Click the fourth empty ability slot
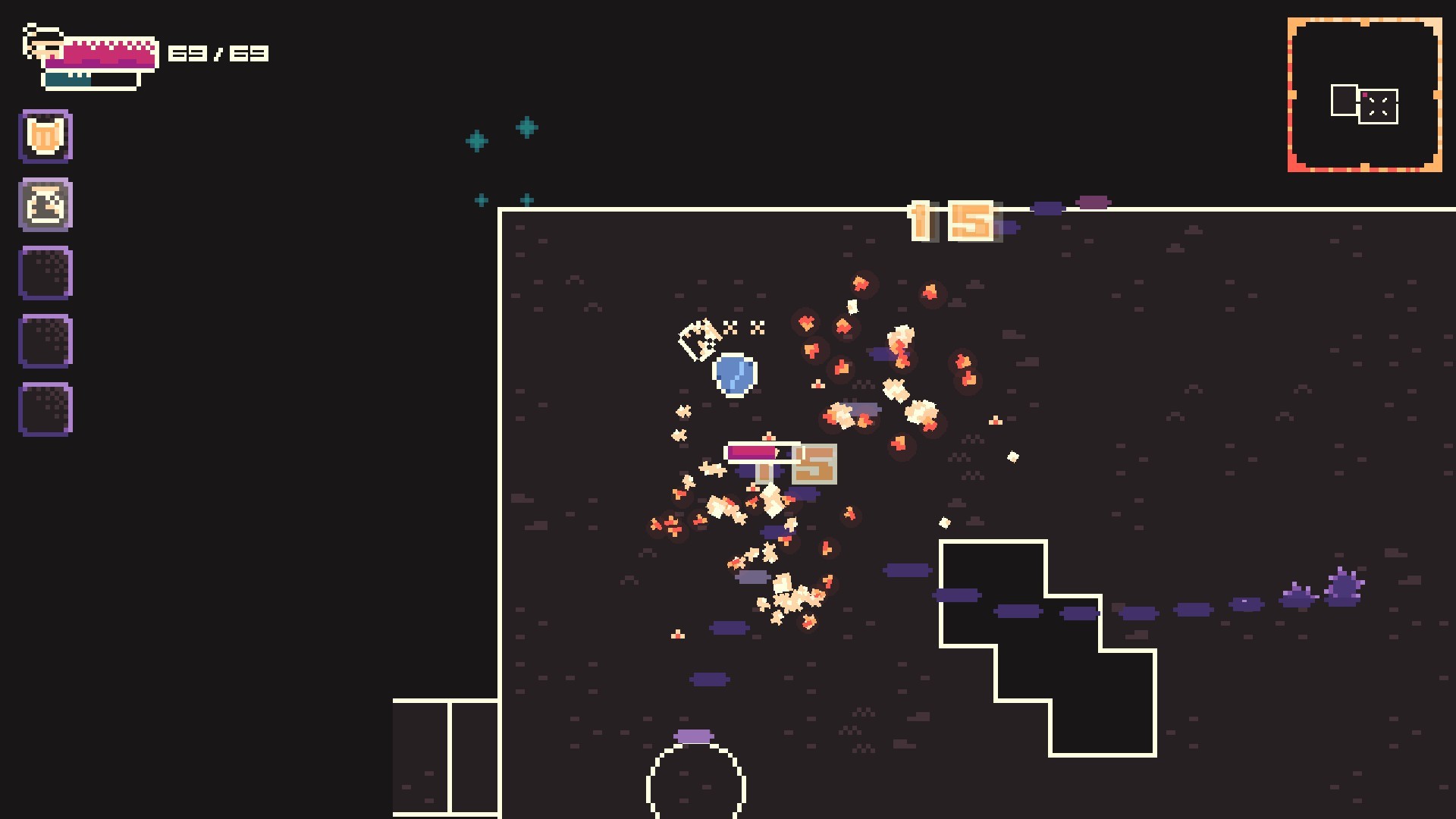 click(45, 341)
